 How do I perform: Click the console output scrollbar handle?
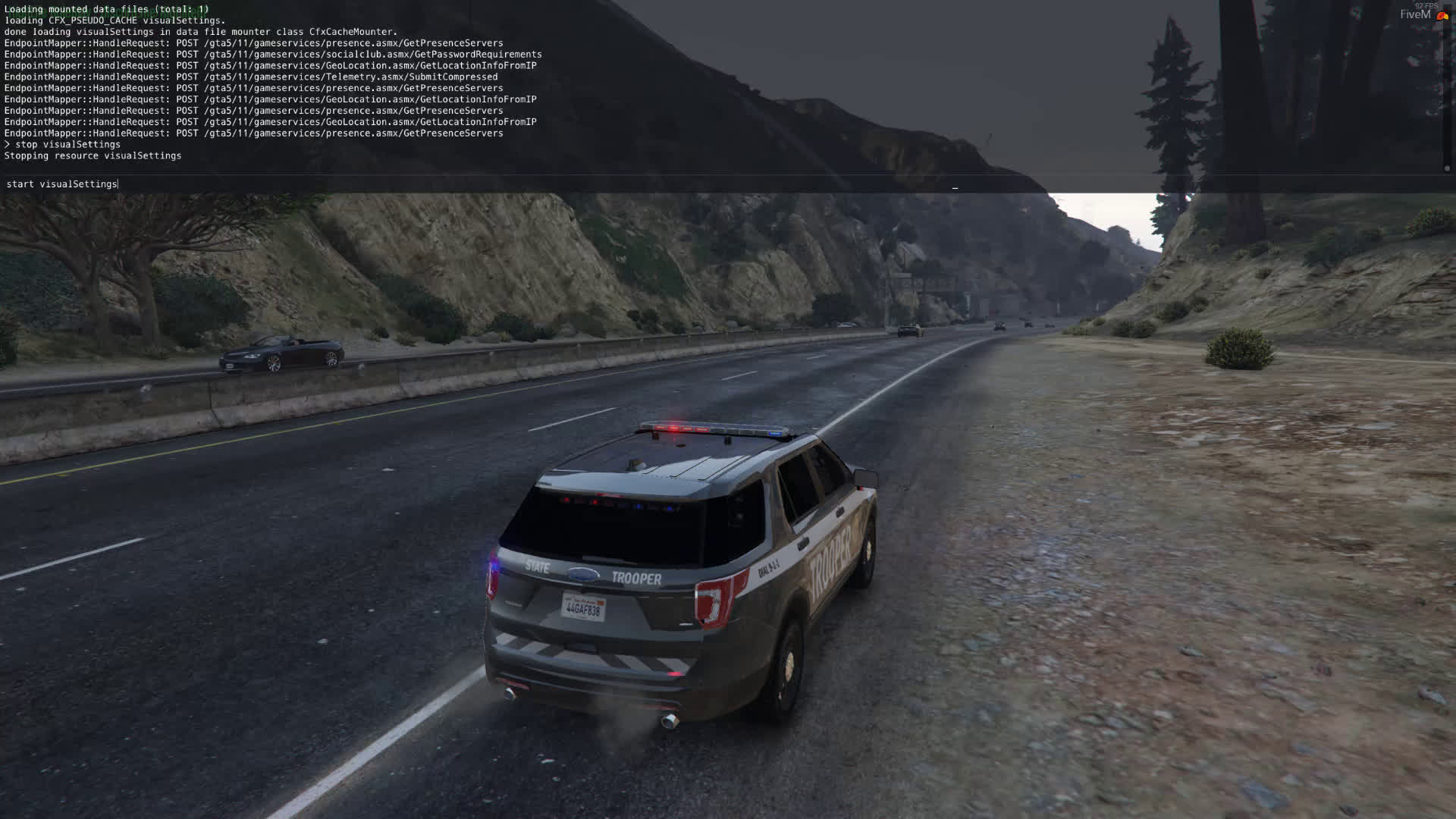coord(1447,168)
